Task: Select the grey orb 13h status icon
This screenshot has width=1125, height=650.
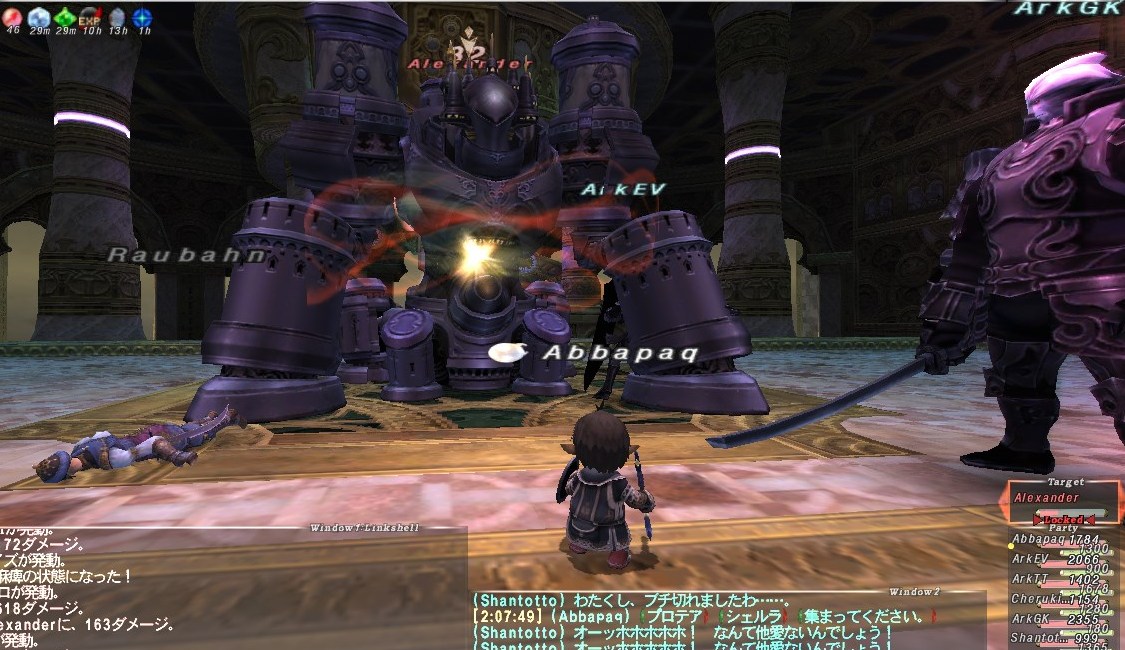Action: point(117,17)
